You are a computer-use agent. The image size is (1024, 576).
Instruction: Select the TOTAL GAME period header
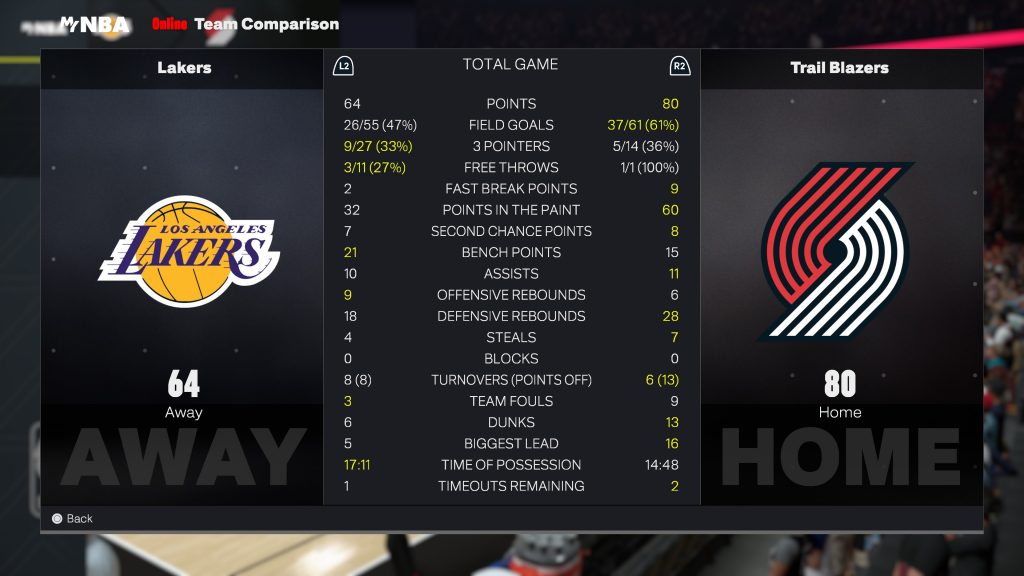pyautogui.click(x=510, y=64)
